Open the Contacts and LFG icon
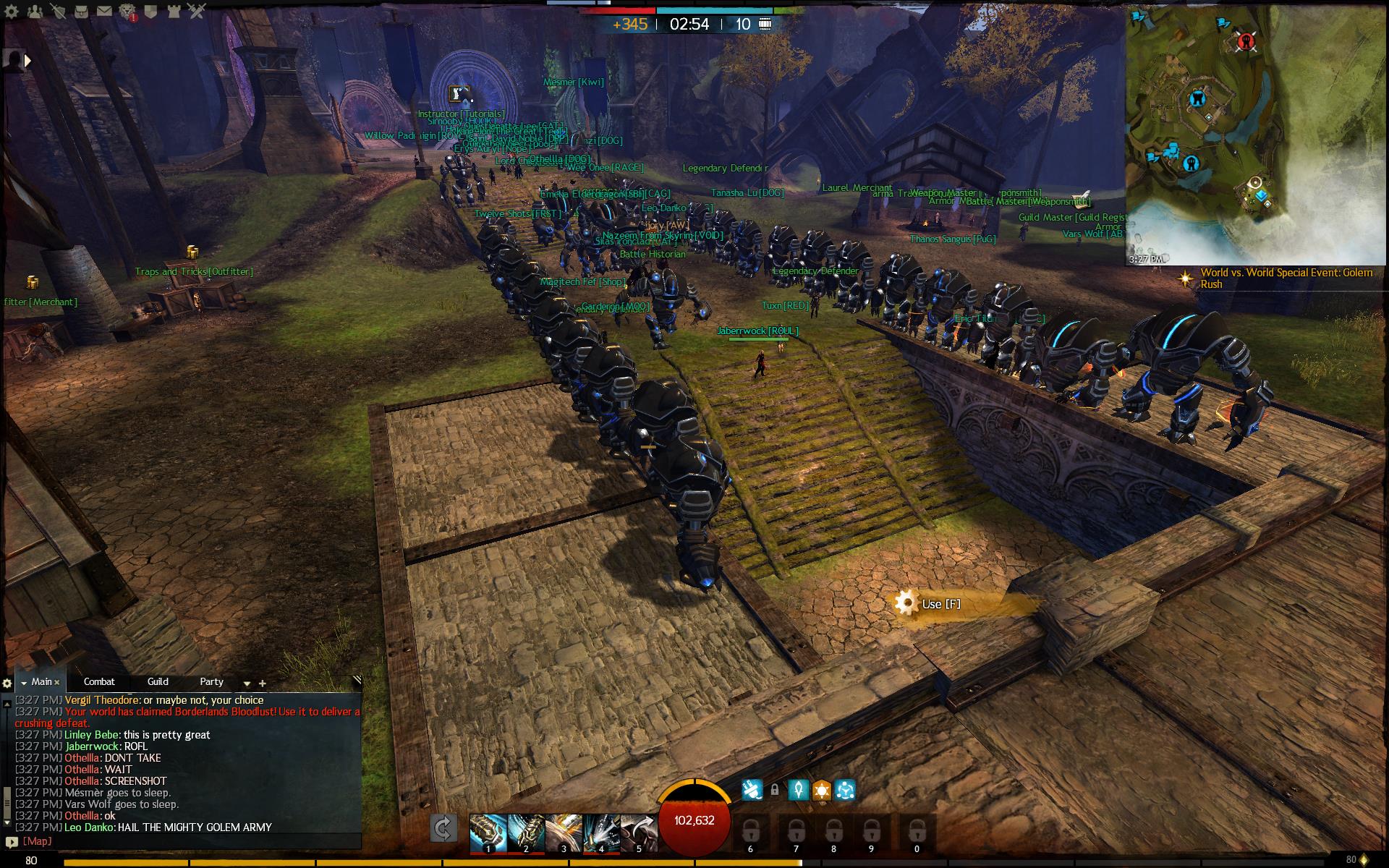 35,11
